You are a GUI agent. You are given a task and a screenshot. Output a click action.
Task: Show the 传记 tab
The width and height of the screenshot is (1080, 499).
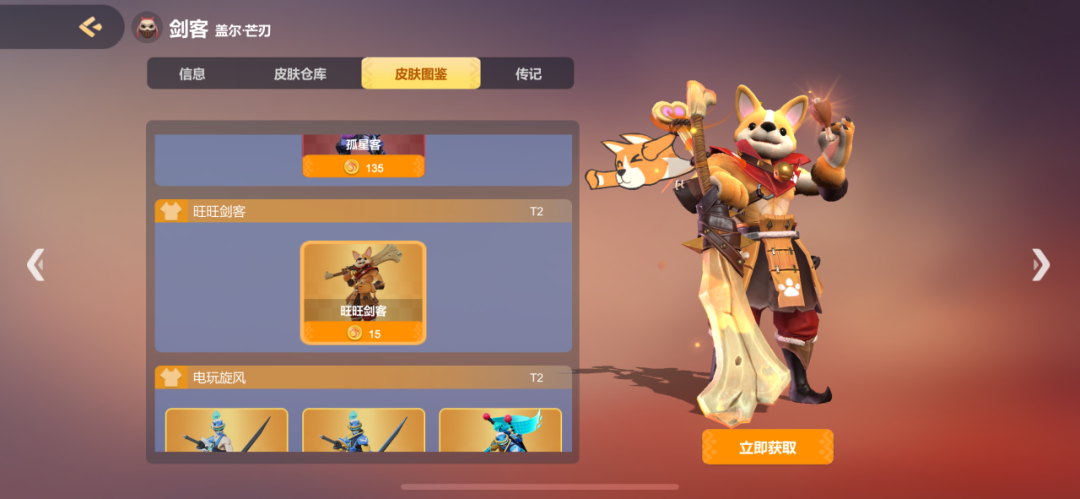(x=528, y=74)
